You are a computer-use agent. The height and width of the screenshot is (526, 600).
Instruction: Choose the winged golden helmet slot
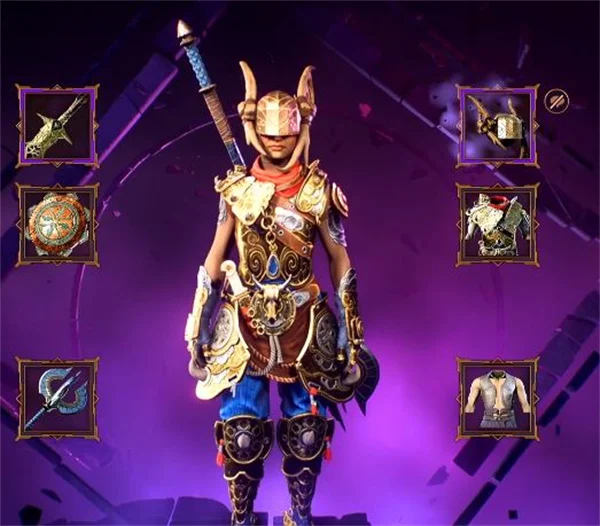498,125
